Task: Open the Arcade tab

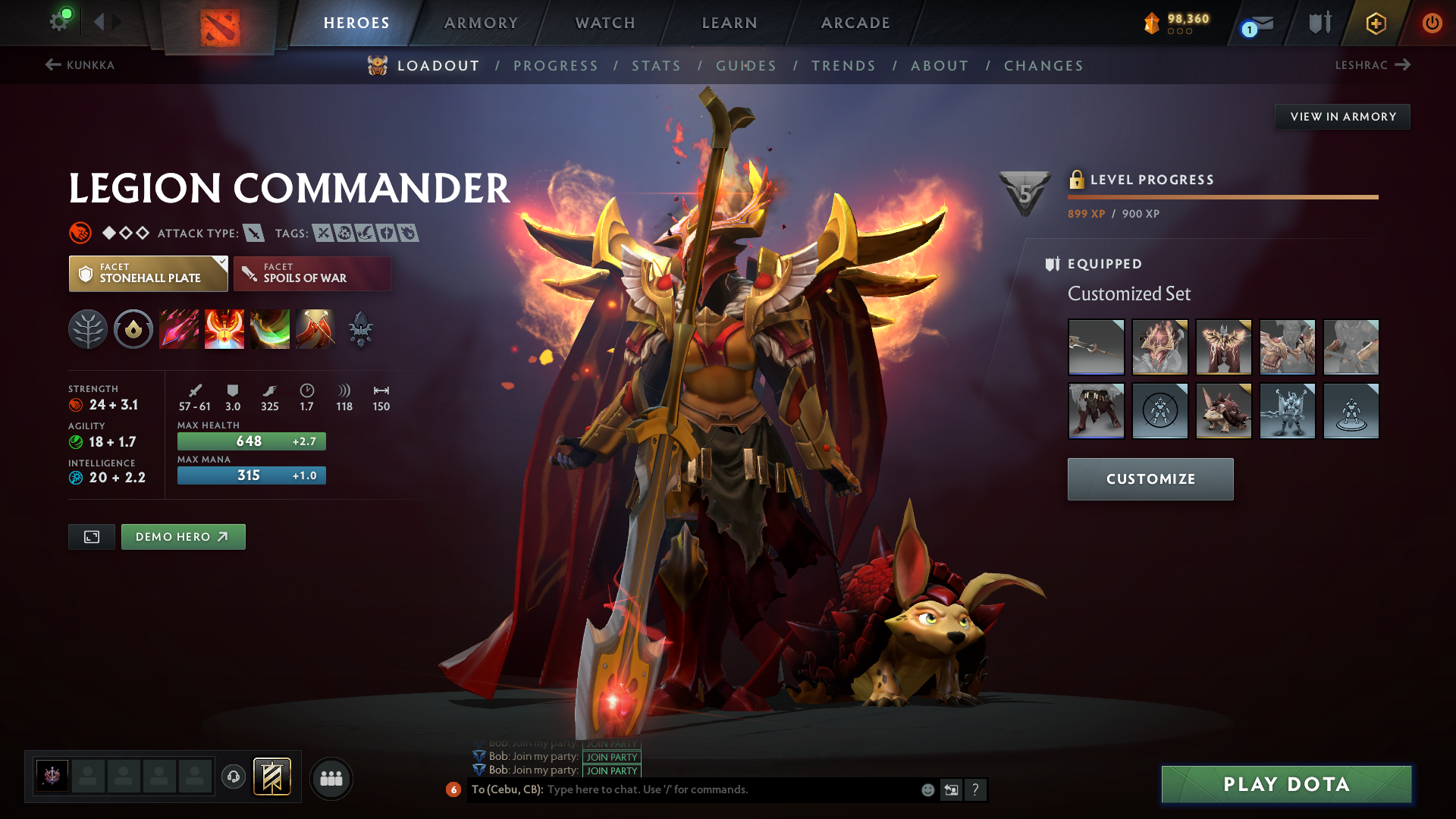Action: [855, 23]
